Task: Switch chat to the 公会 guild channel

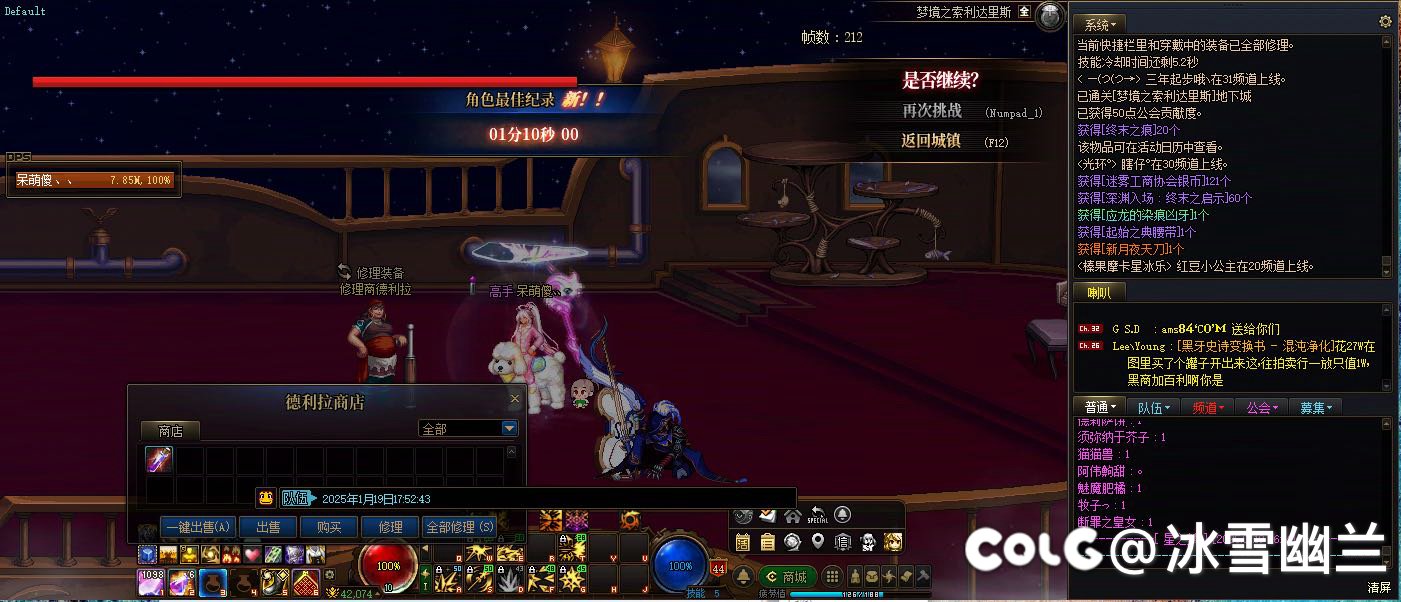Action: coord(1262,408)
